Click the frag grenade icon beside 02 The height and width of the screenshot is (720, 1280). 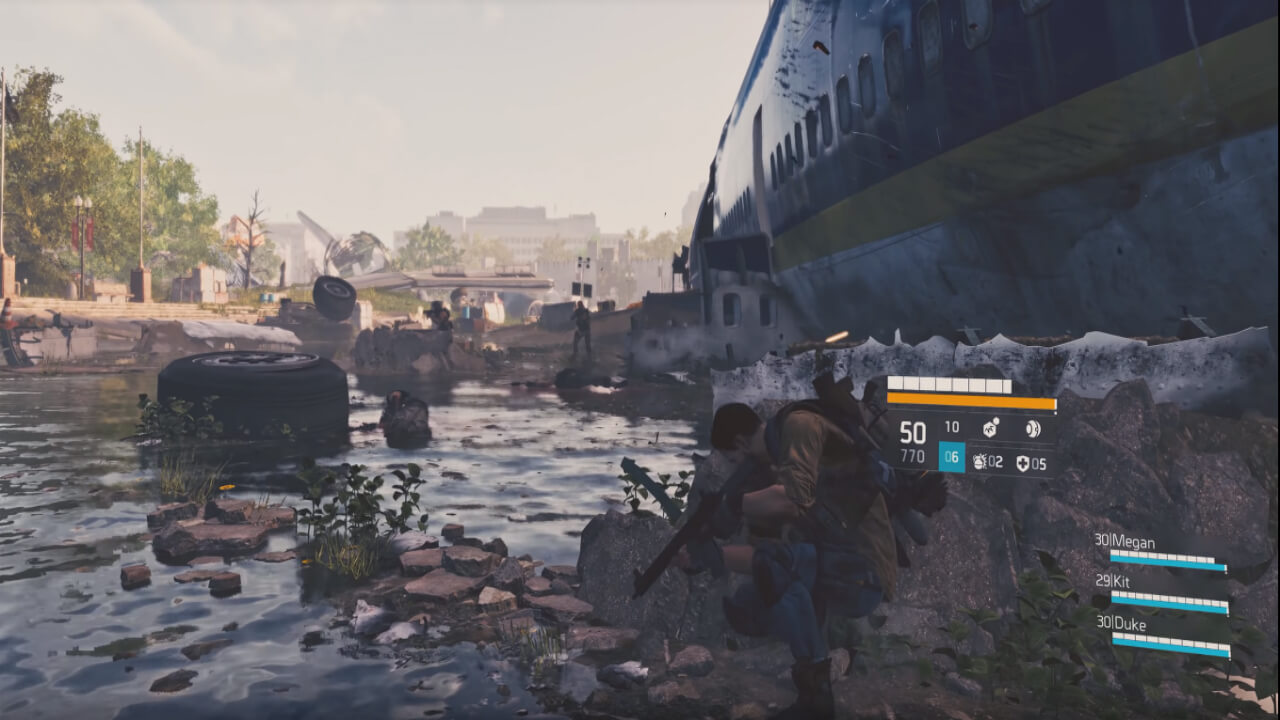(x=981, y=462)
